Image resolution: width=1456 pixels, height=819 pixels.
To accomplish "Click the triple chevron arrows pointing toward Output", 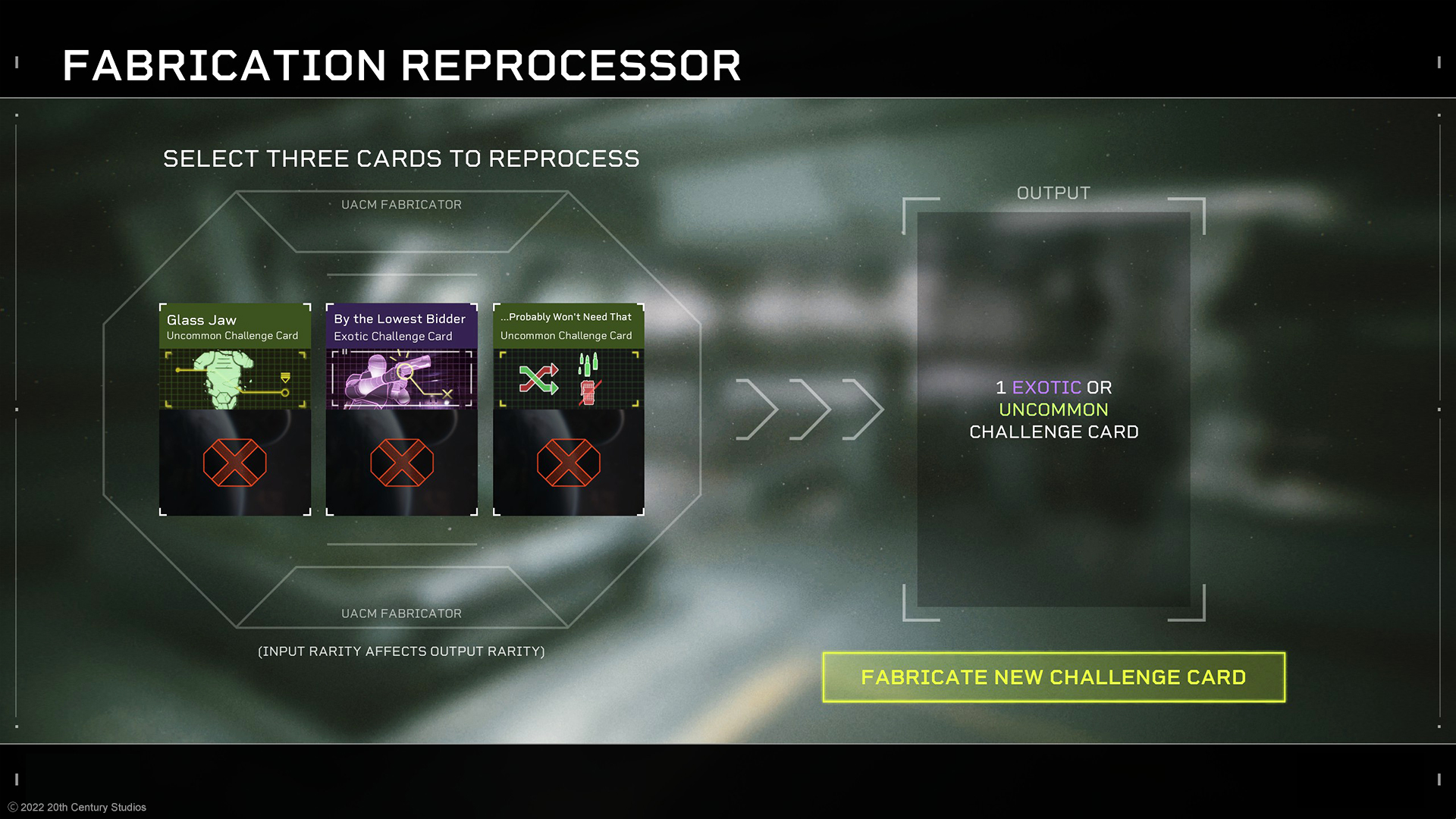I will pos(806,409).
